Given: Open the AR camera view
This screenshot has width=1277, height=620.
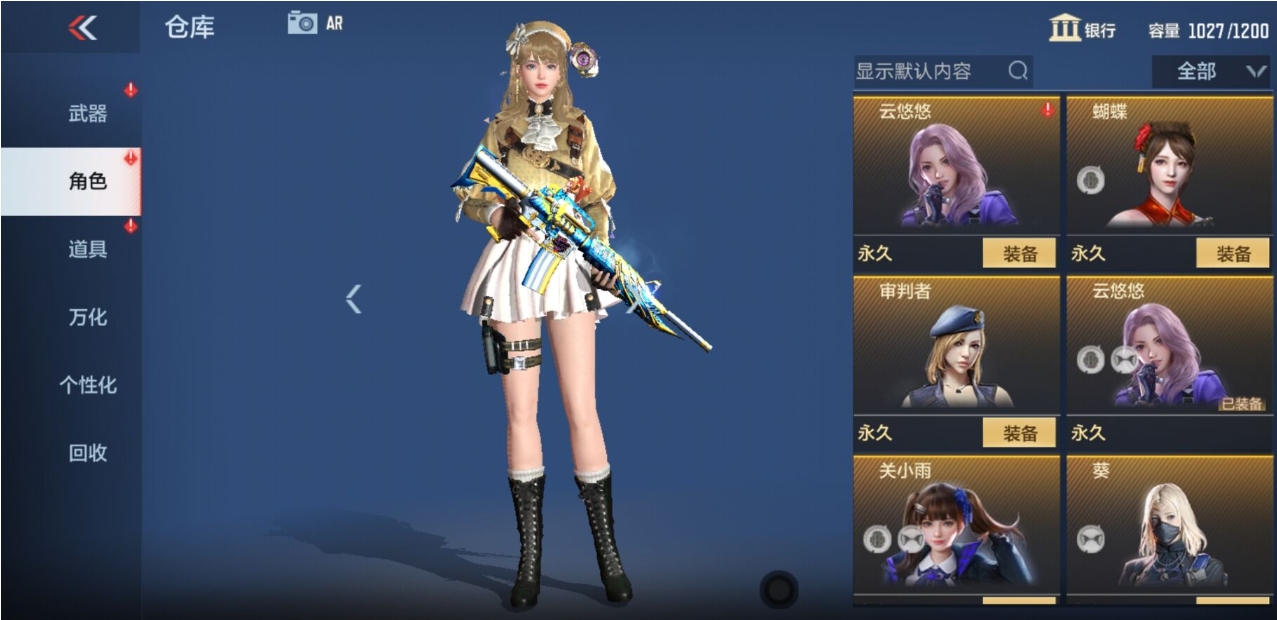Looking at the screenshot, I should click(x=314, y=23).
